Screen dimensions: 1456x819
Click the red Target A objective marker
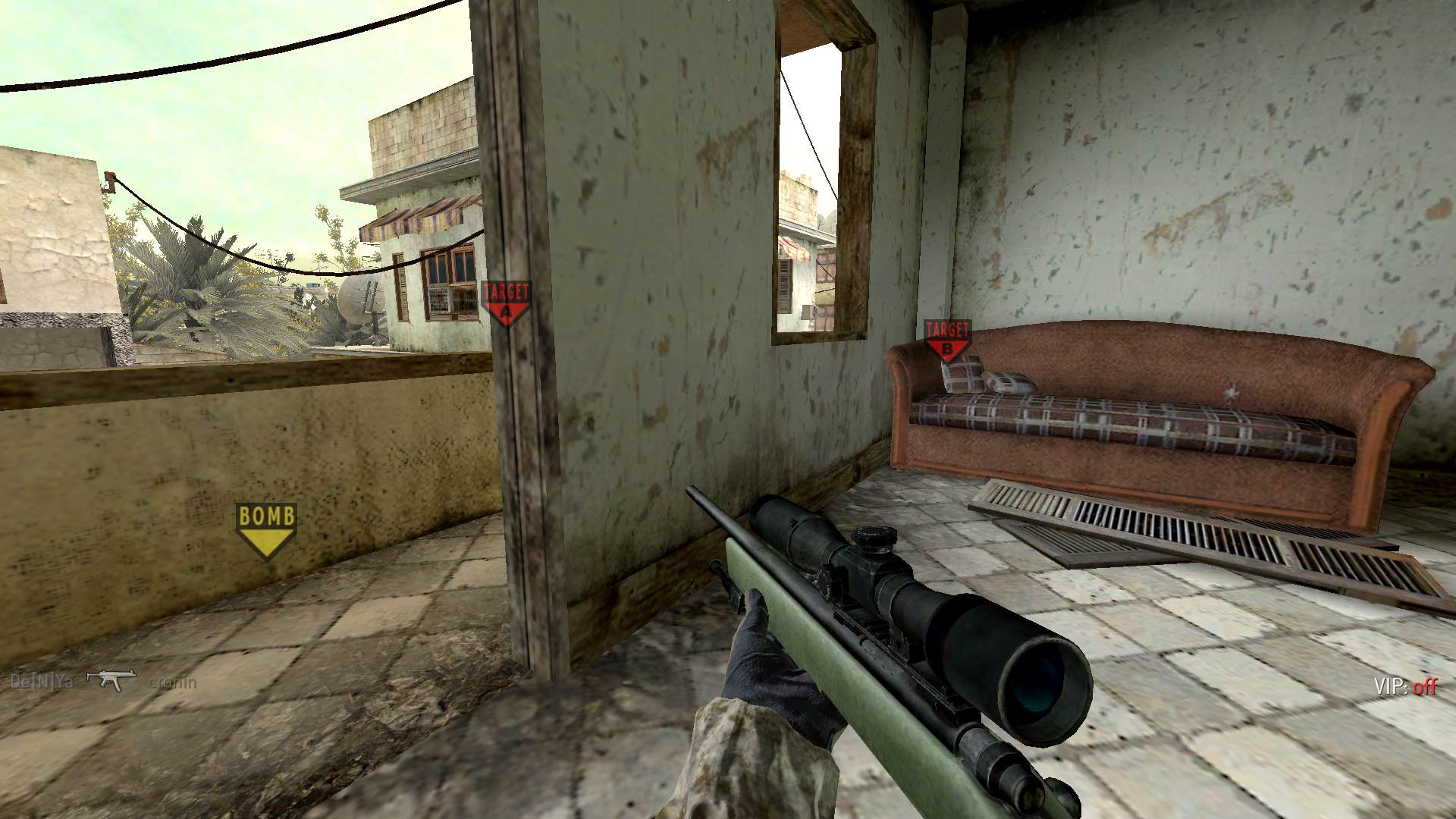tap(507, 303)
